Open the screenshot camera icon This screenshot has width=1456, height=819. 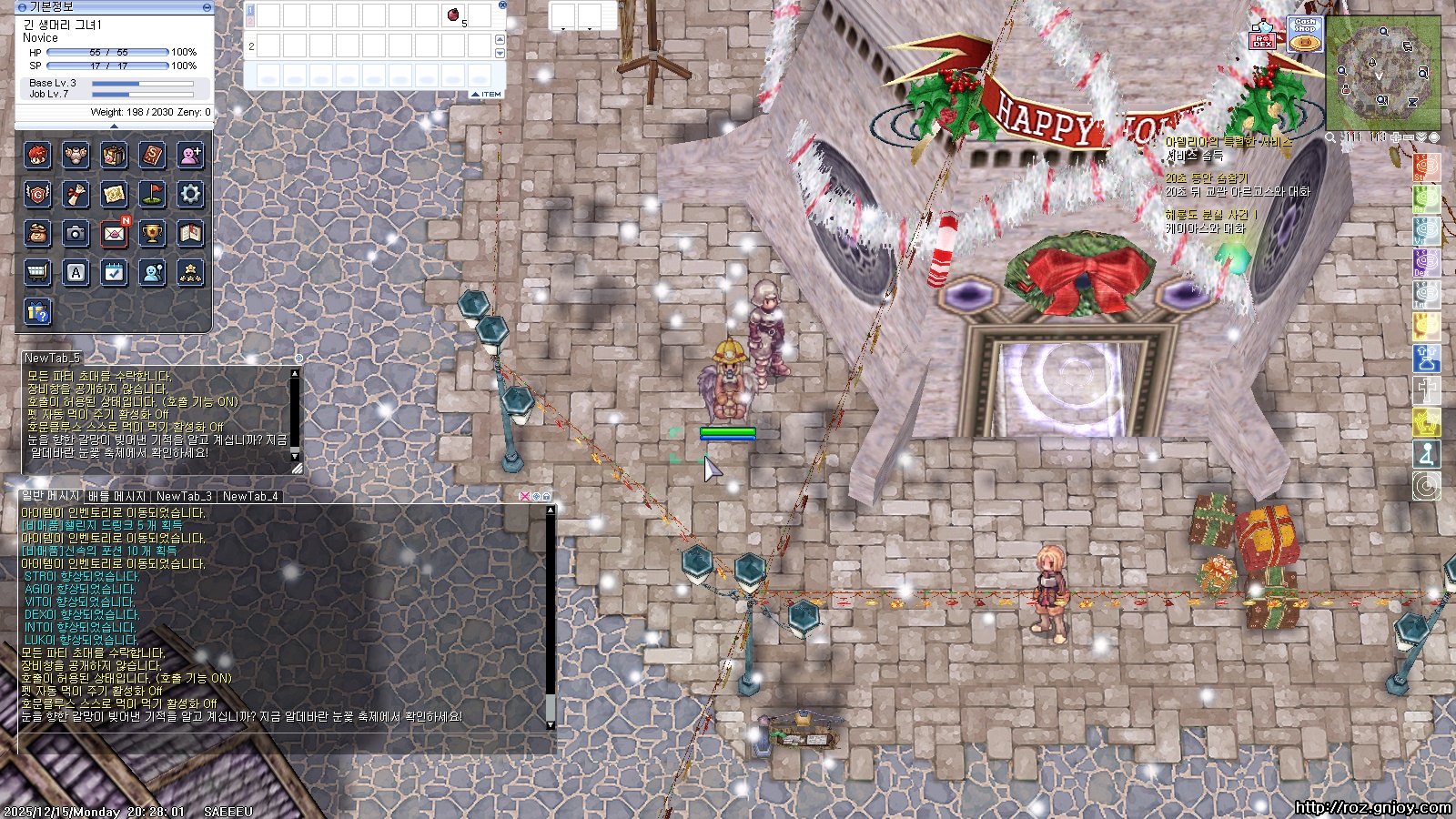click(76, 233)
